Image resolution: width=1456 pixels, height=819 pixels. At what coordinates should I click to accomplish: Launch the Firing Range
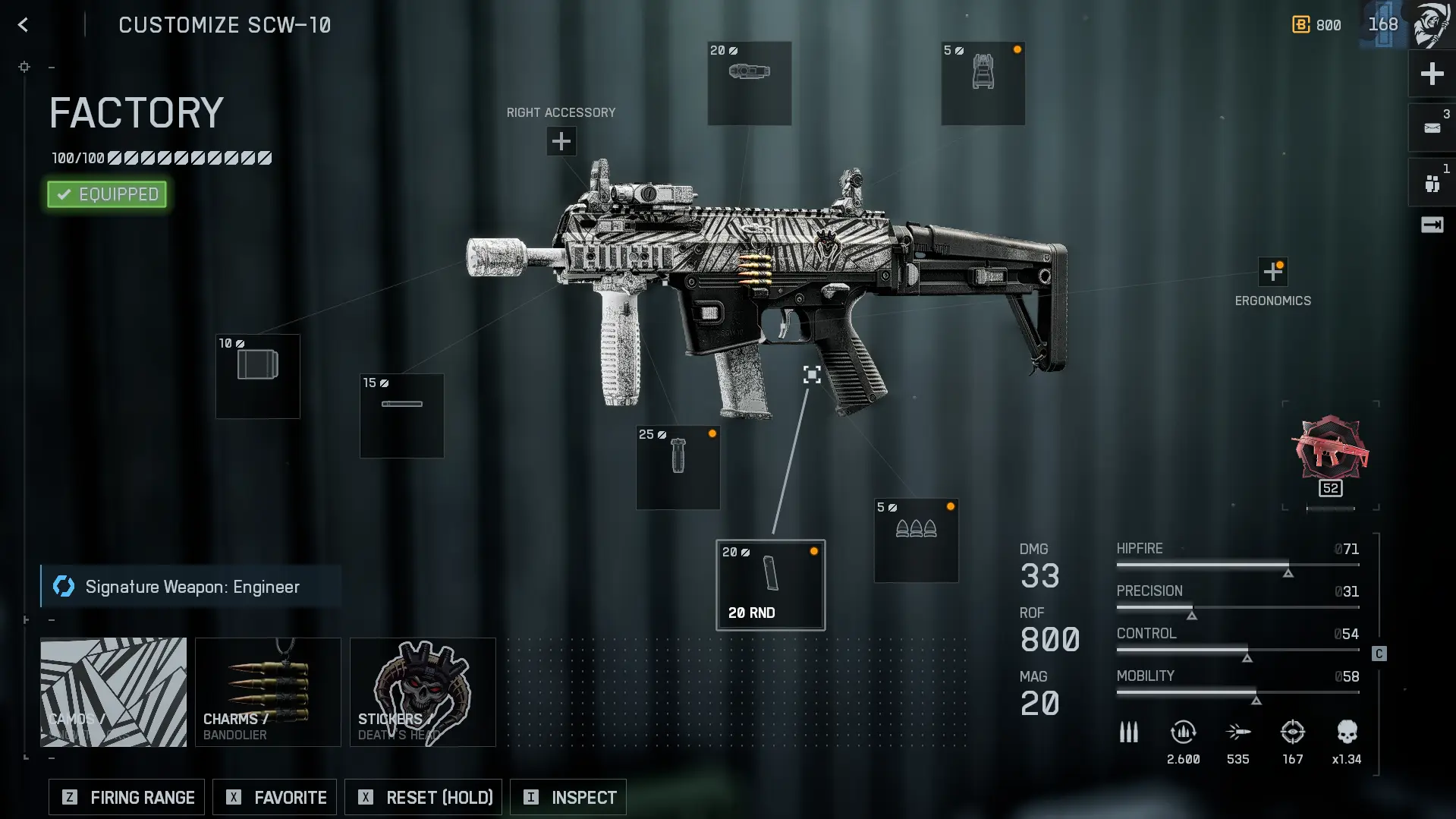[127, 797]
